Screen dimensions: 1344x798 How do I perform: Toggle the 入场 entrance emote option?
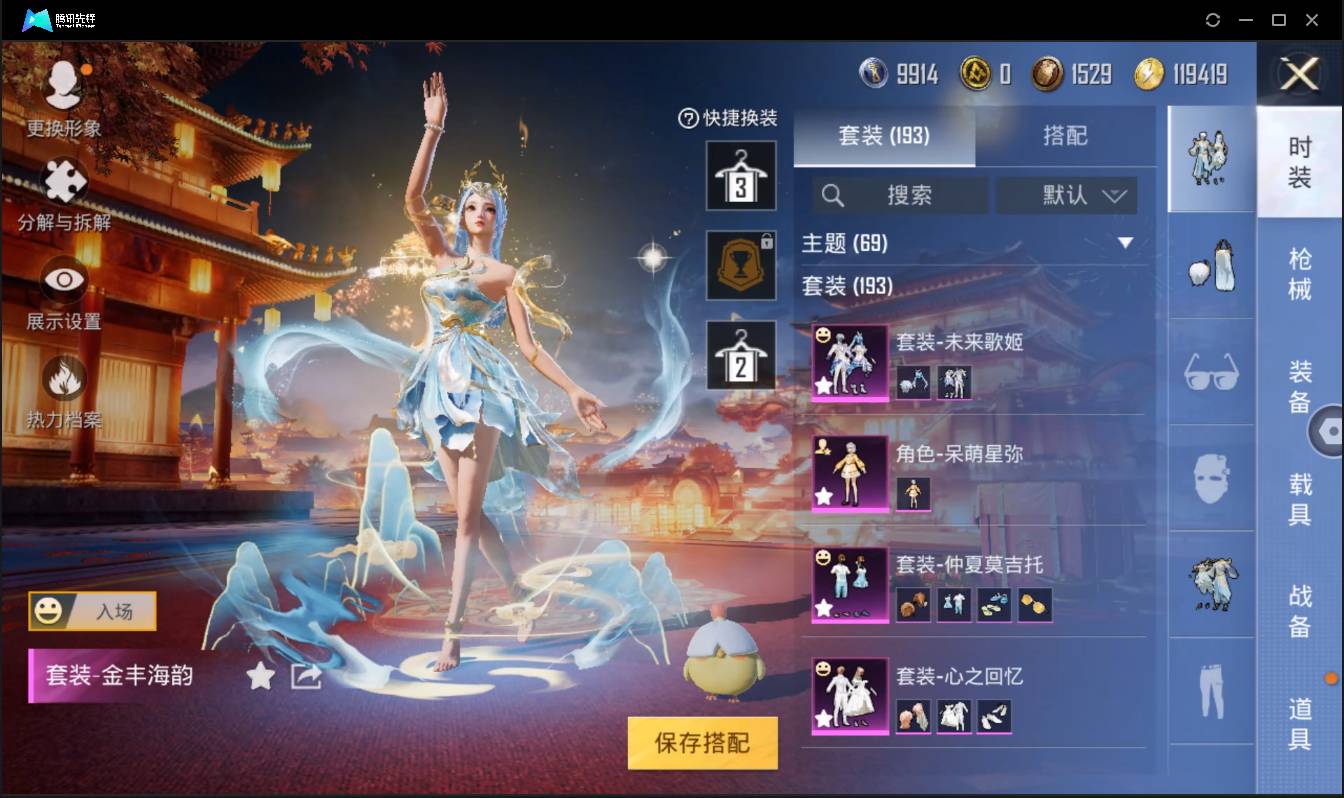pos(91,612)
